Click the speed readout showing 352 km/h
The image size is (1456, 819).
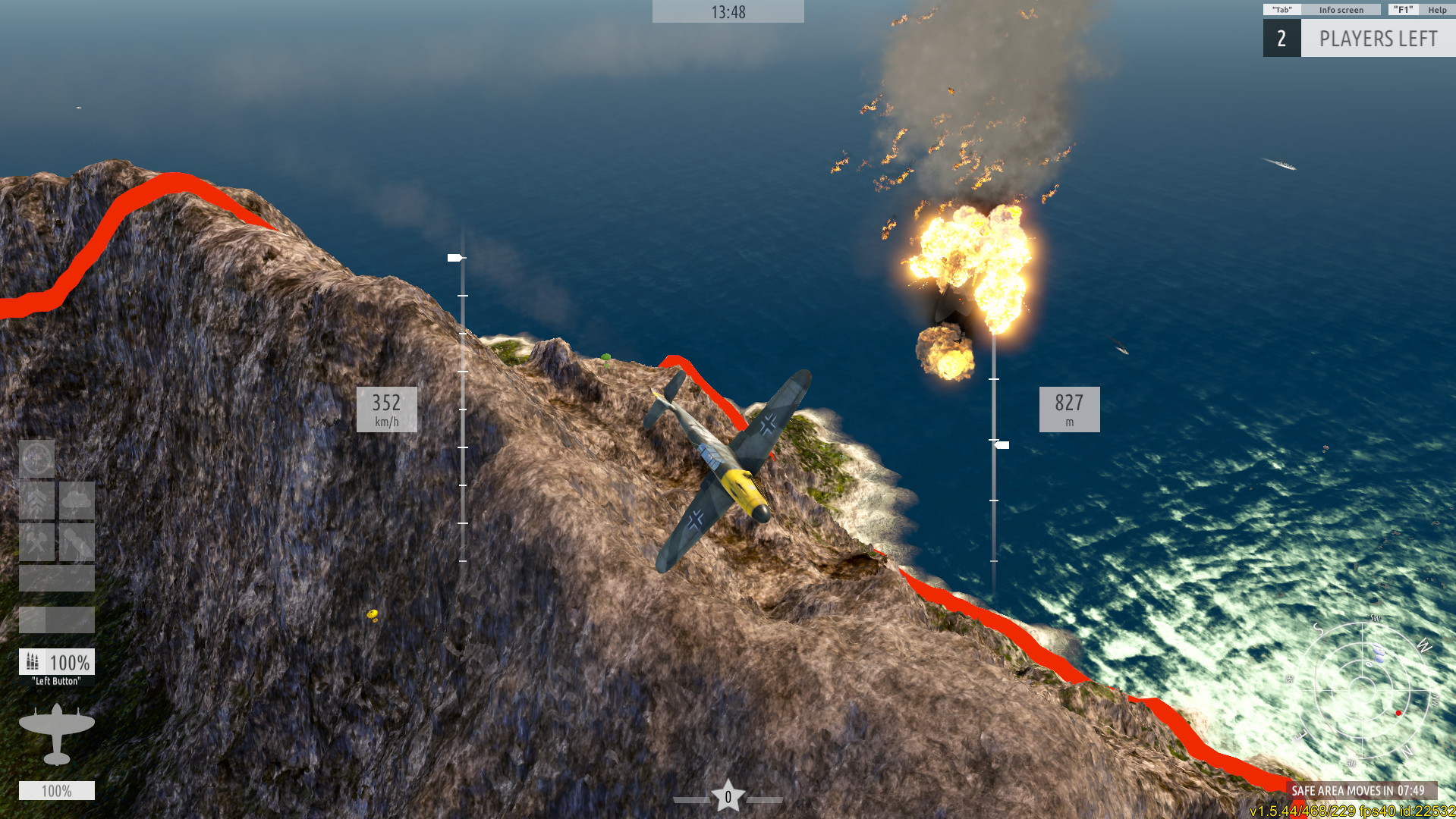coord(385,409)
